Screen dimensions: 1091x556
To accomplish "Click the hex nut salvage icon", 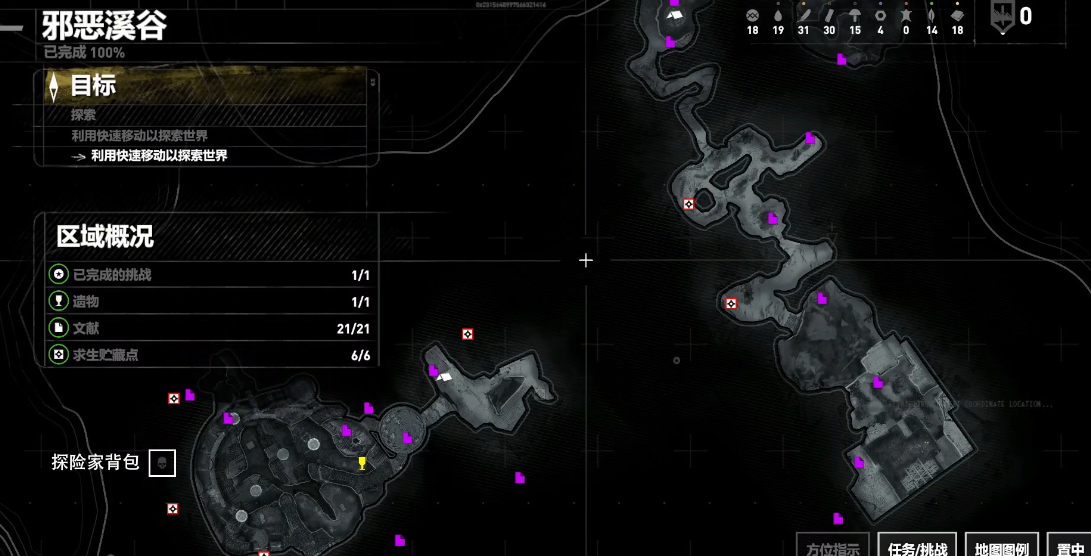I will point(880,16).
